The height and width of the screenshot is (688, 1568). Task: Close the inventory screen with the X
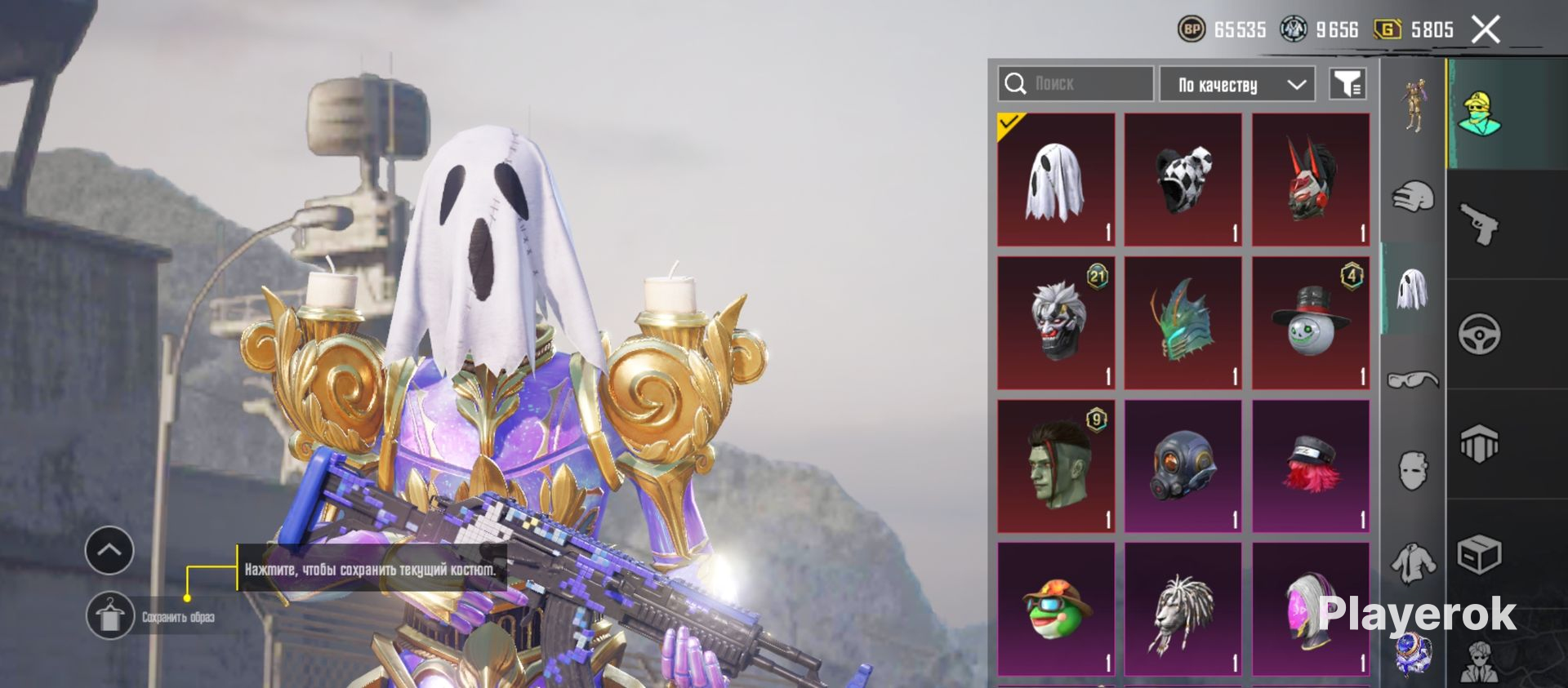[1486, 30]
